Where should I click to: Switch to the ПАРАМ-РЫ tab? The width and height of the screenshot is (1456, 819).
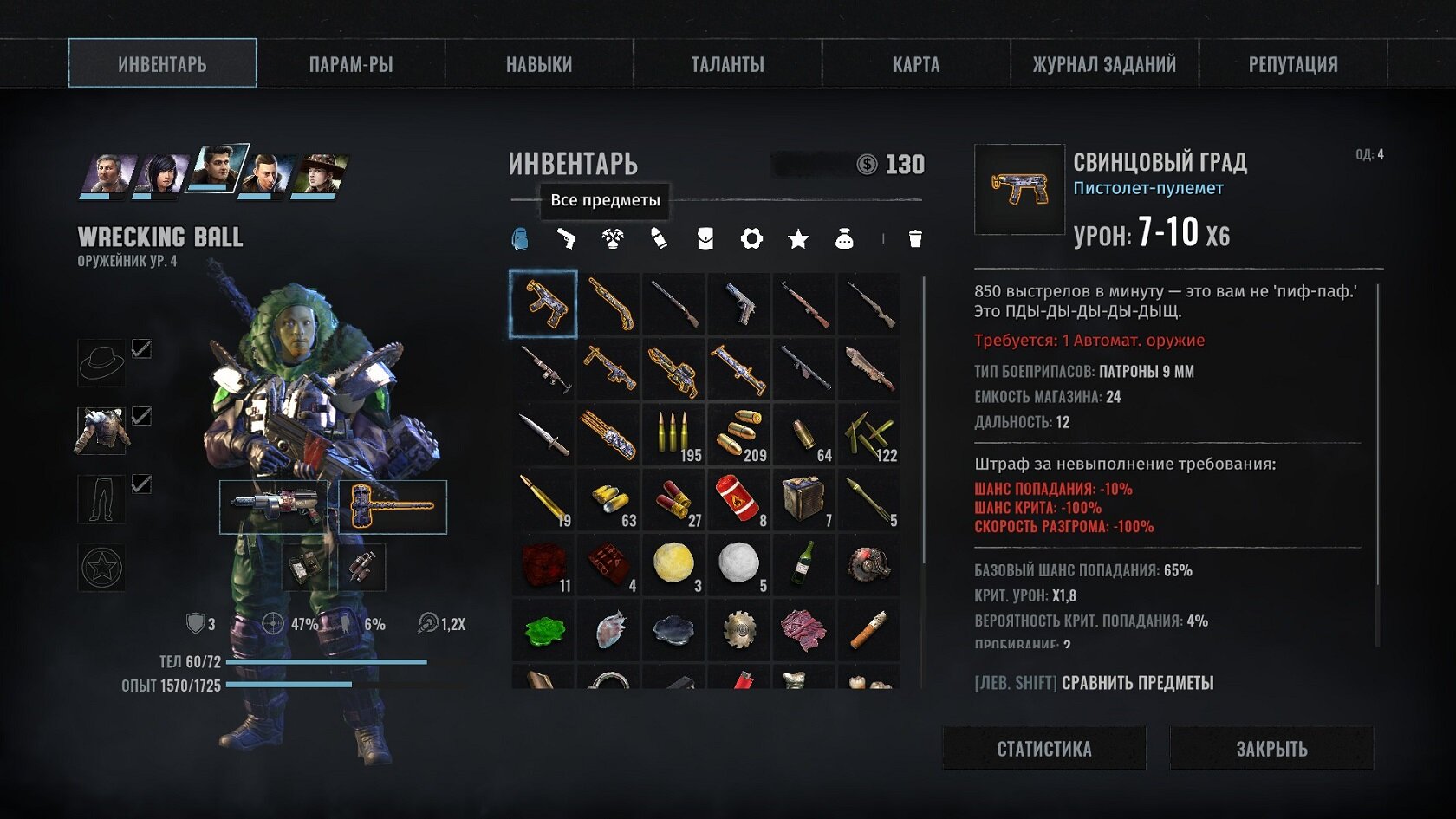(350, 64)
